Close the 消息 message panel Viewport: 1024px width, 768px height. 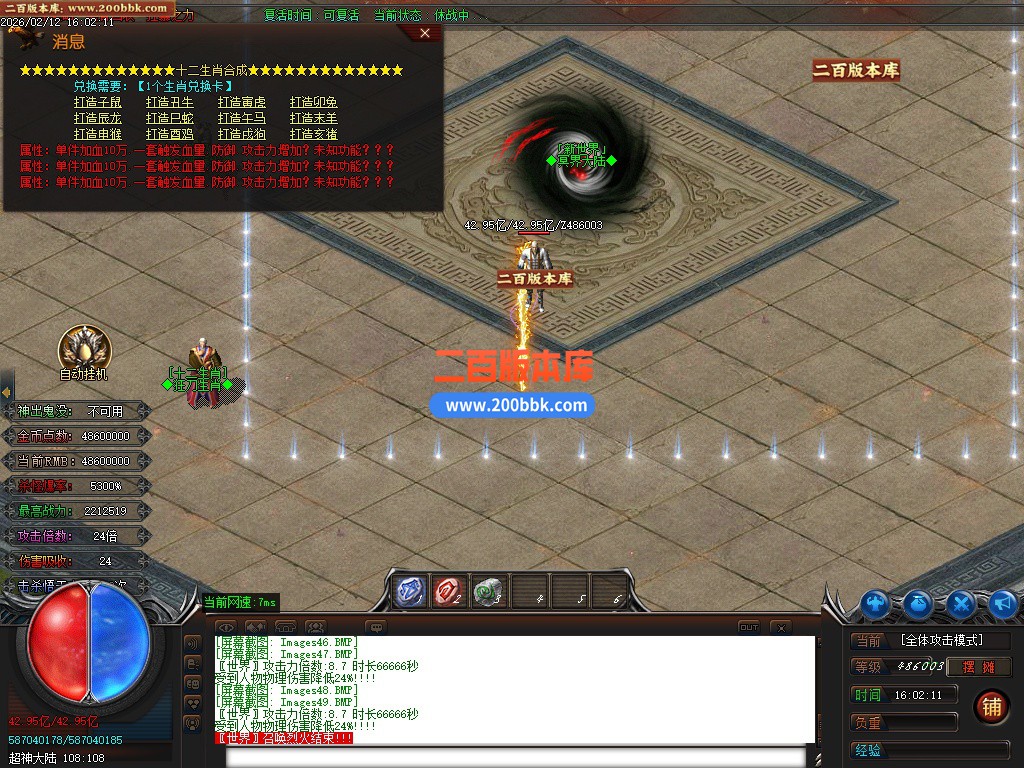425,33
